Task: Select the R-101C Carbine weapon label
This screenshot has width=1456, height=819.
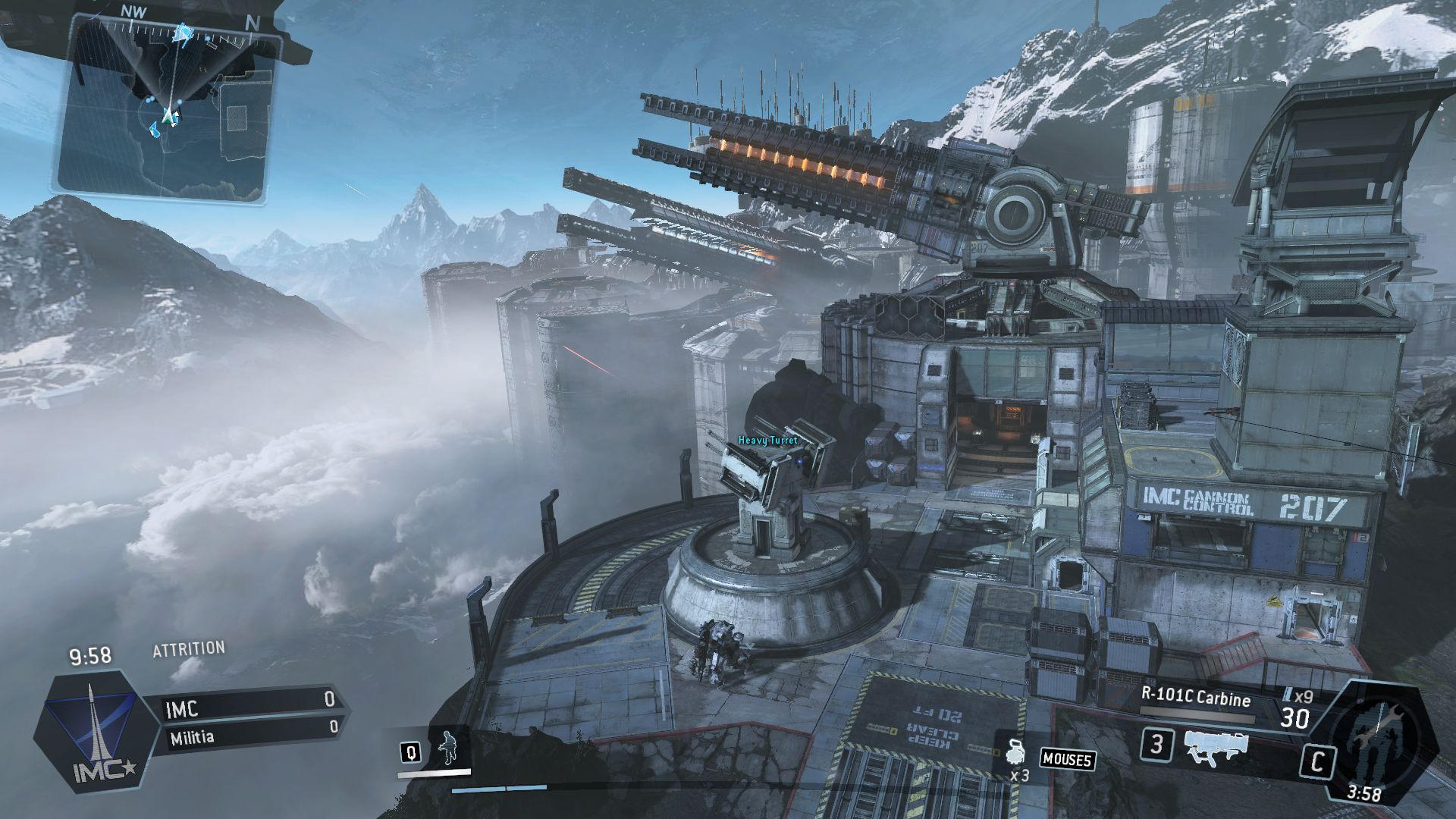Action: pyautogui.click(x=1195, y=698)
